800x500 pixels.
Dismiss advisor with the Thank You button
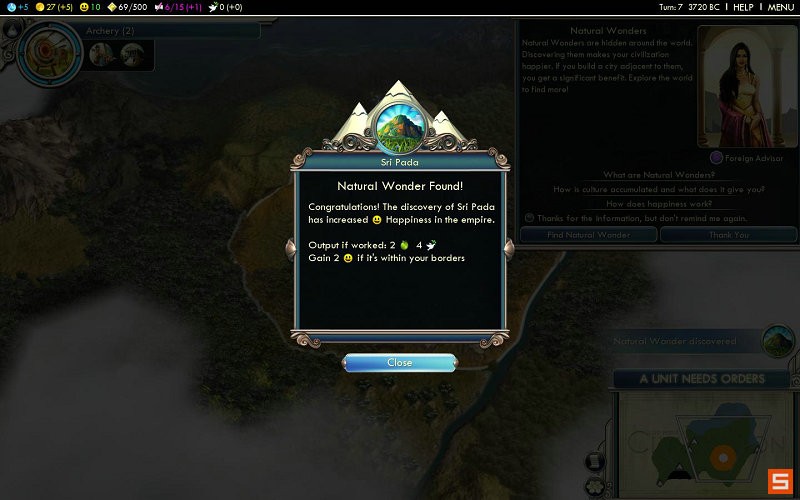[x=728, y=234]
